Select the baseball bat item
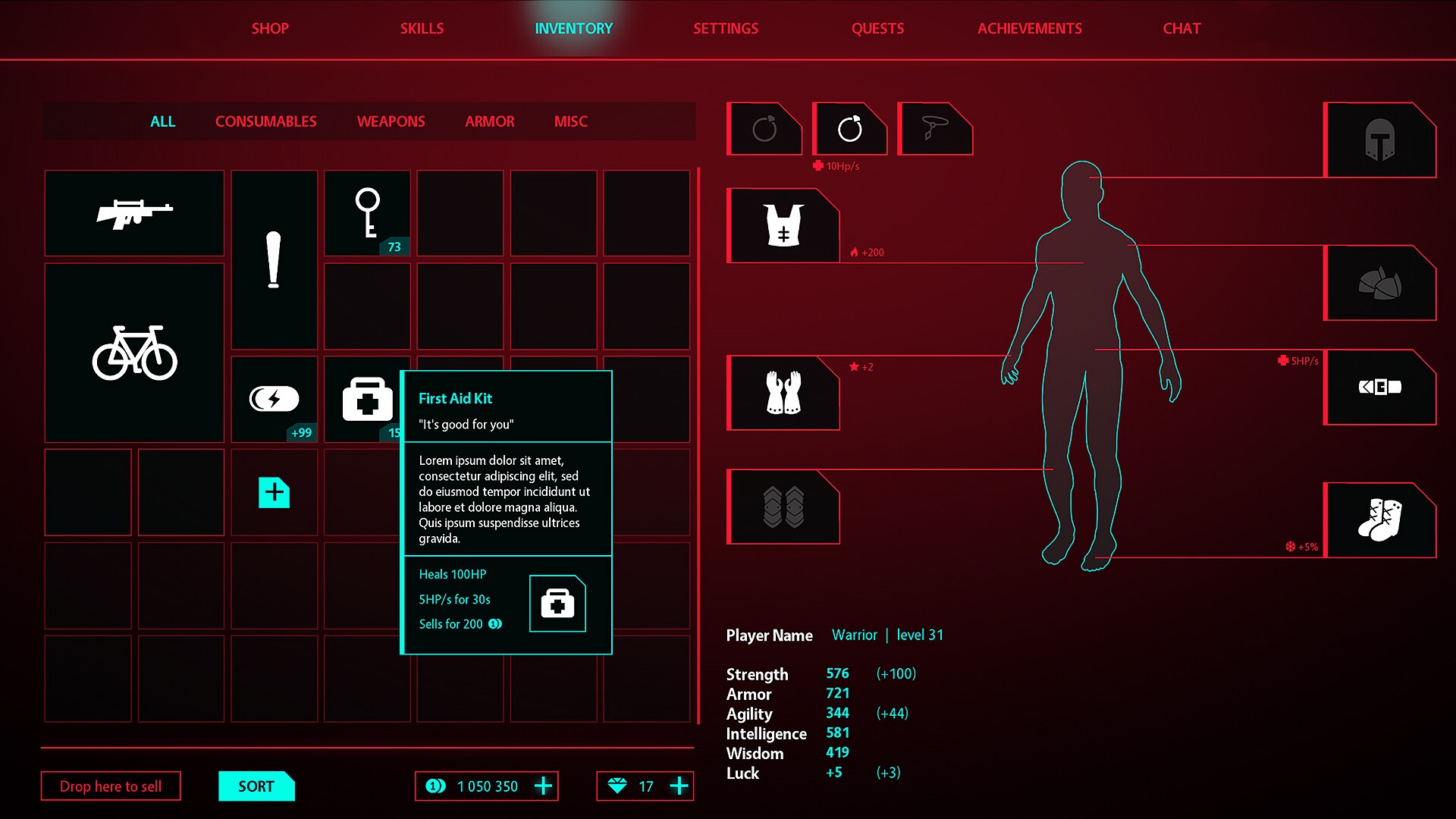 click(x=274, y=260)
